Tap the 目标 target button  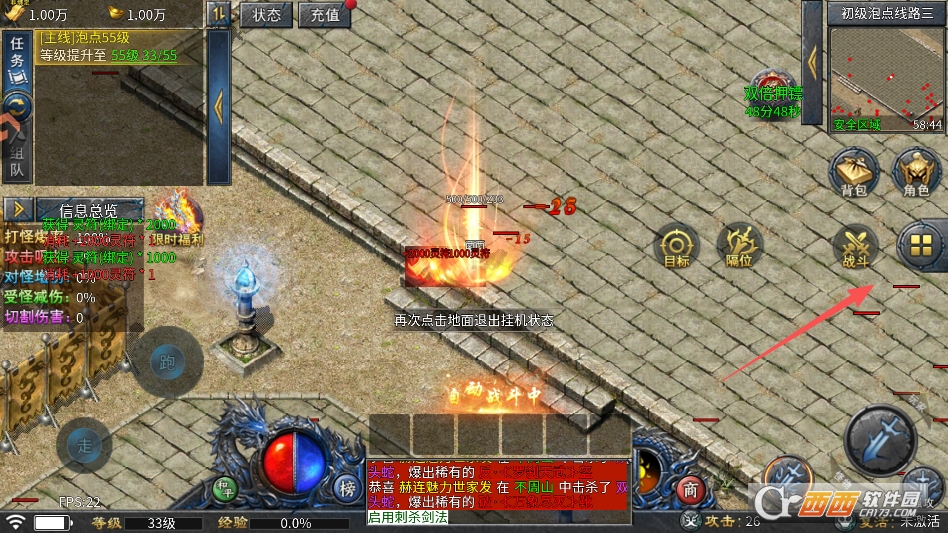tap(677, 246)
